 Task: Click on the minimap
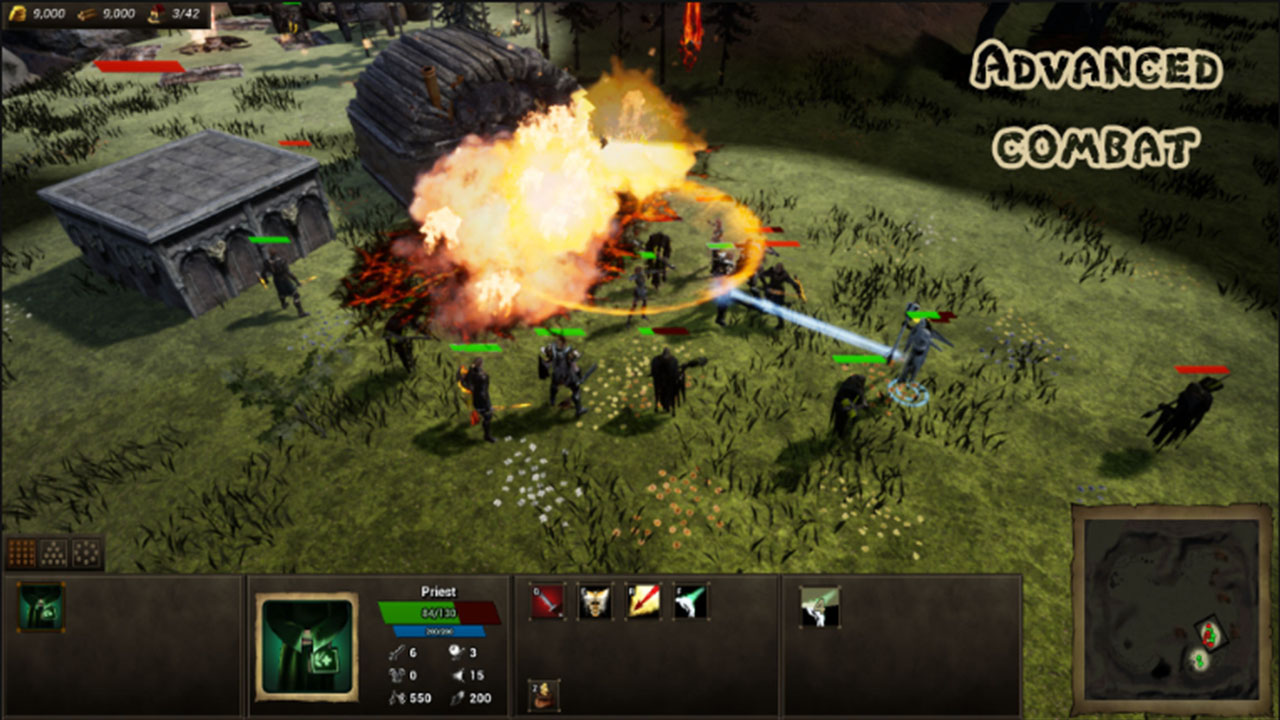click(x=1171, y=608)
